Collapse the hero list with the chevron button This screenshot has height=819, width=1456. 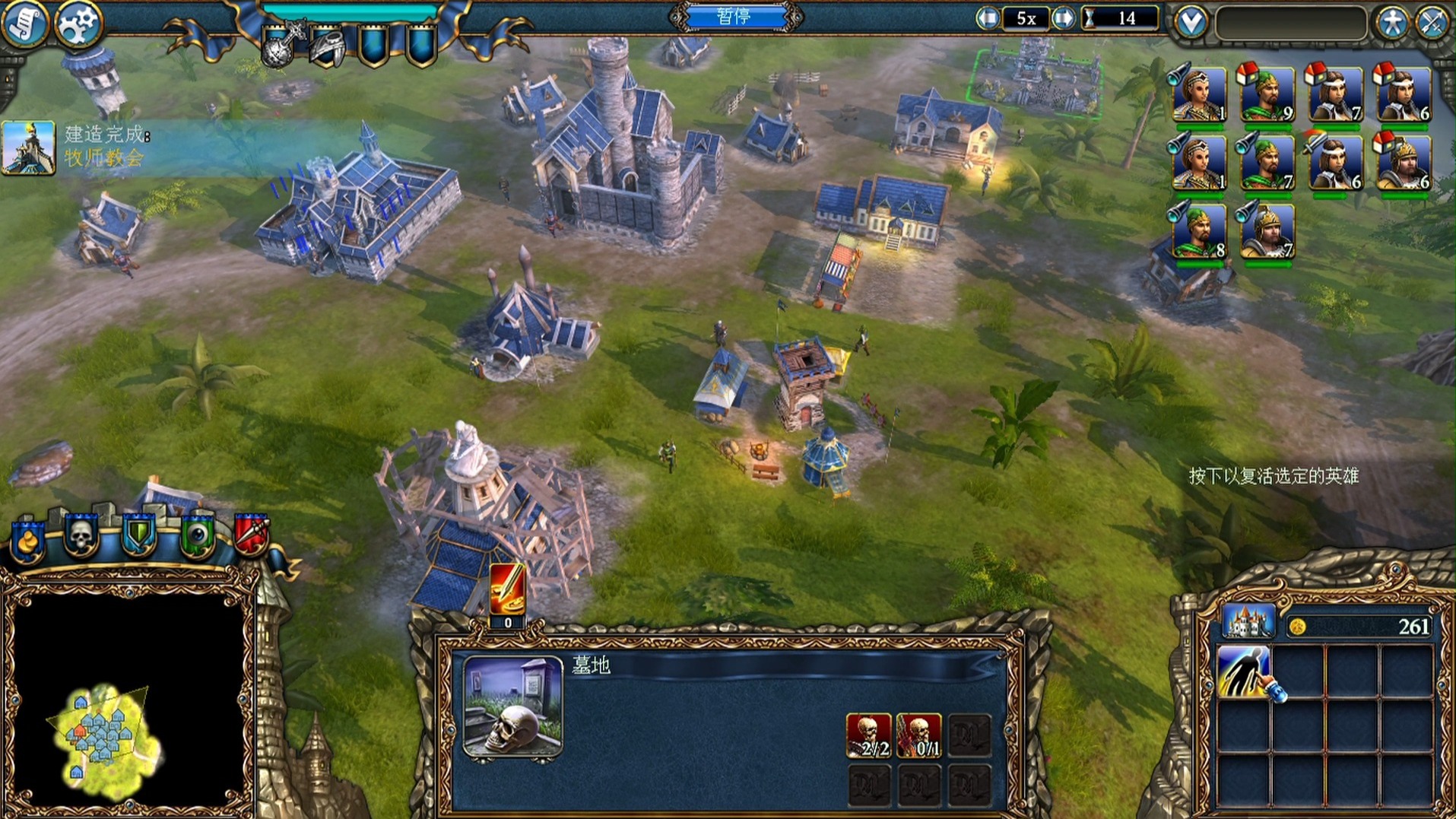coord(1191,22)
